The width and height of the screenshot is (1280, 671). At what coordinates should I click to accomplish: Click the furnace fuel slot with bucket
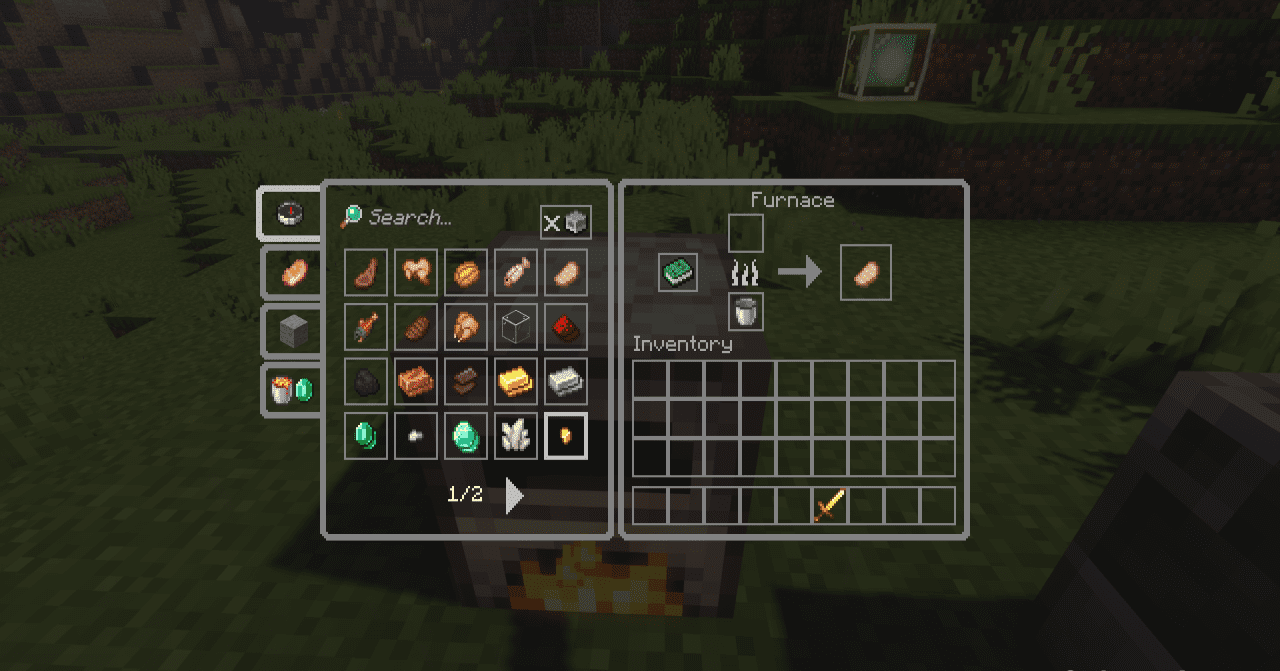coord(746,311)
